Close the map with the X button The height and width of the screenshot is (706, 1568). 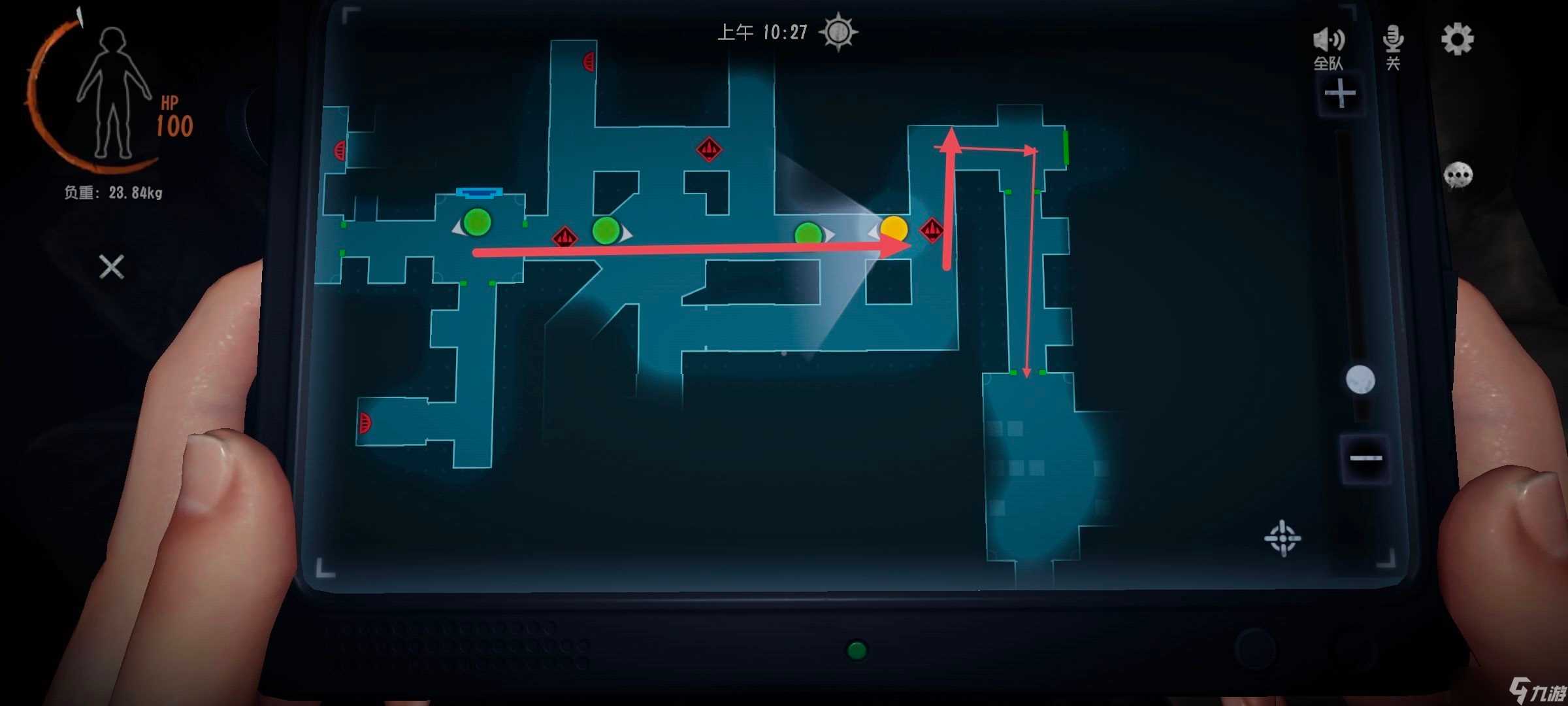click(112, 267)
